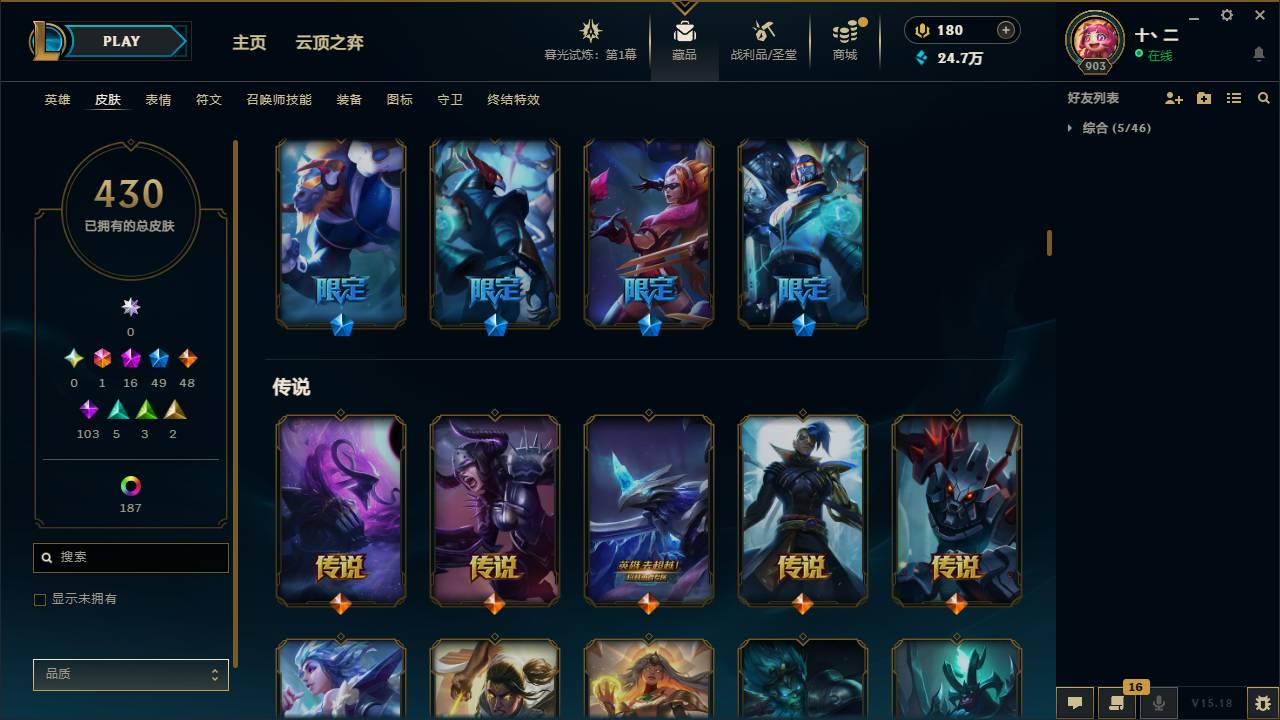1280x720 pixels.
Task: Open the 商城 store
Action: (845, 40)
